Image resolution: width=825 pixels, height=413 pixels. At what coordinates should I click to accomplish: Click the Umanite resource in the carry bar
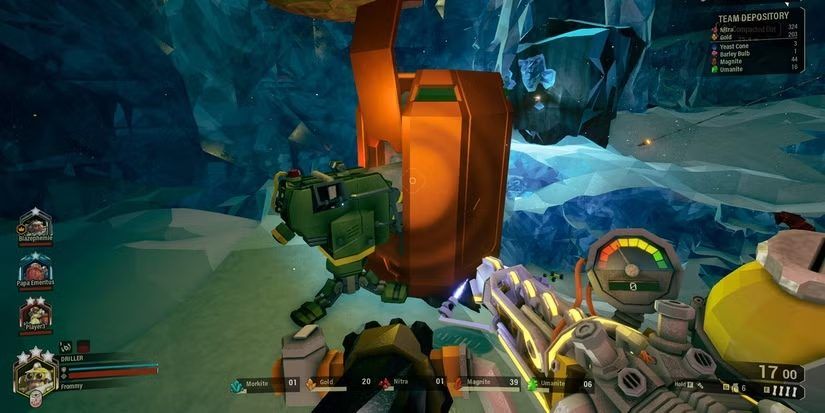[x=549, y=384]
